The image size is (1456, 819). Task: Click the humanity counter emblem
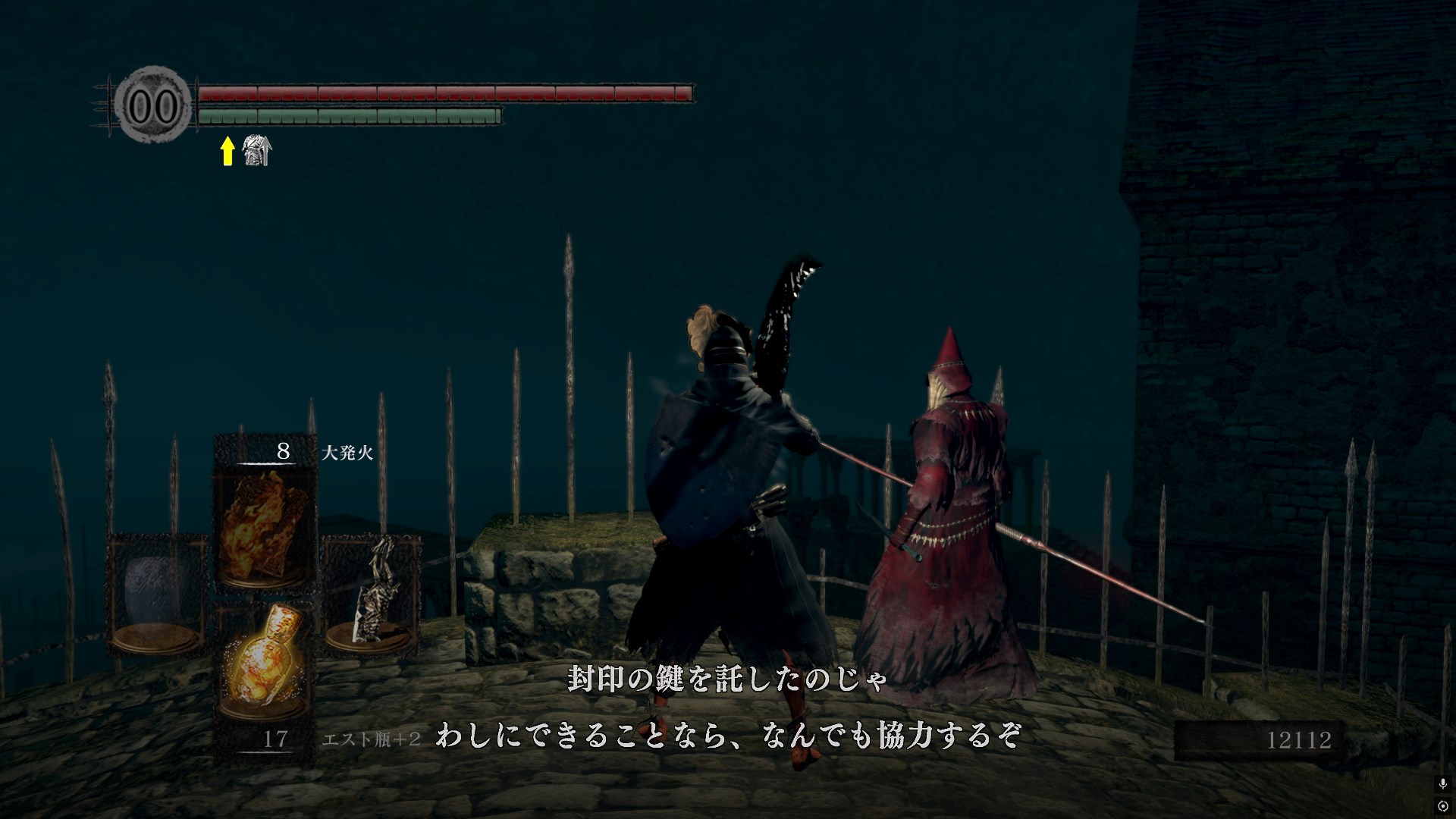(x=155, y=106)
